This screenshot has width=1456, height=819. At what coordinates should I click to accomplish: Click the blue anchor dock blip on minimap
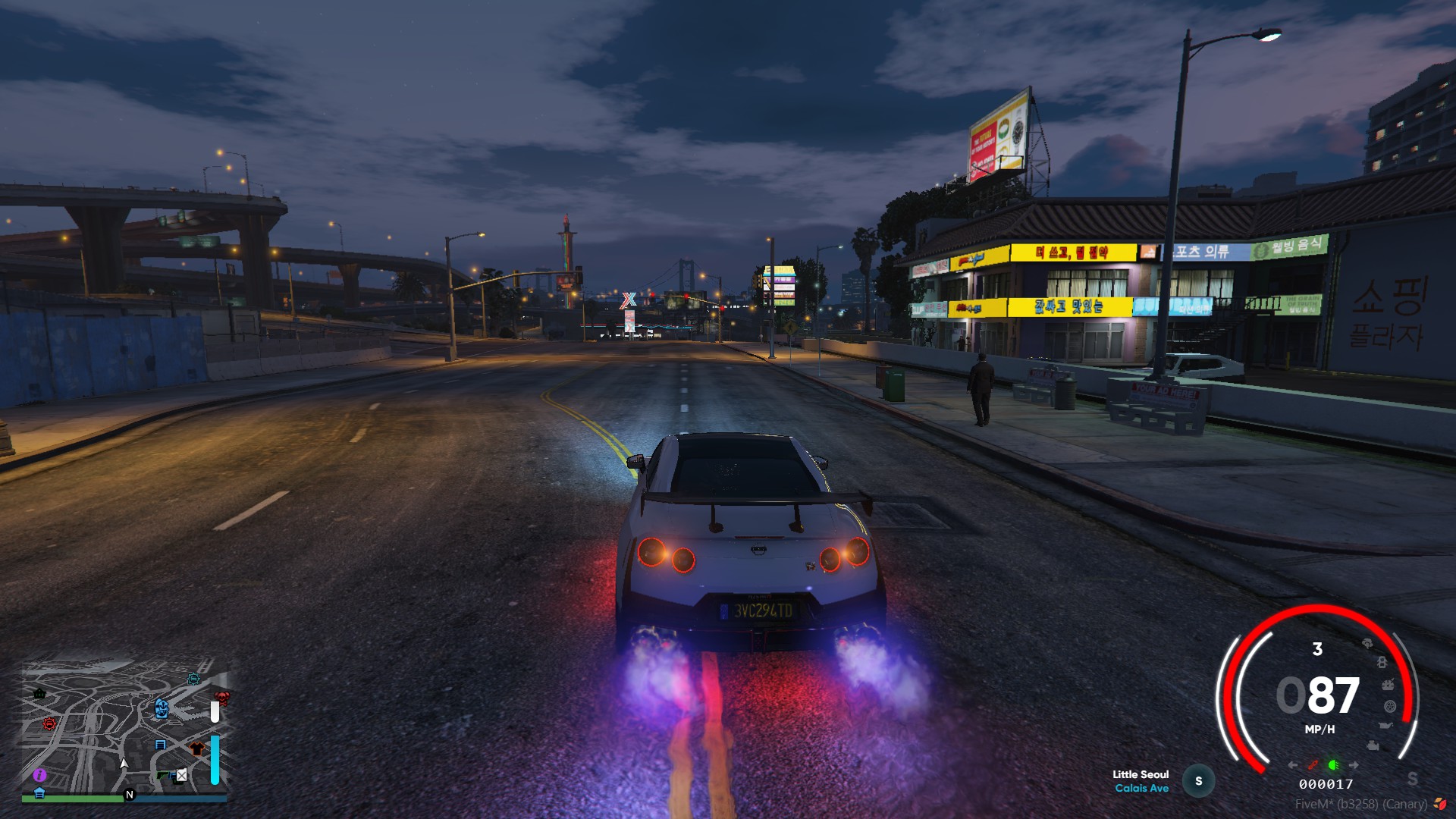(162, 709)
